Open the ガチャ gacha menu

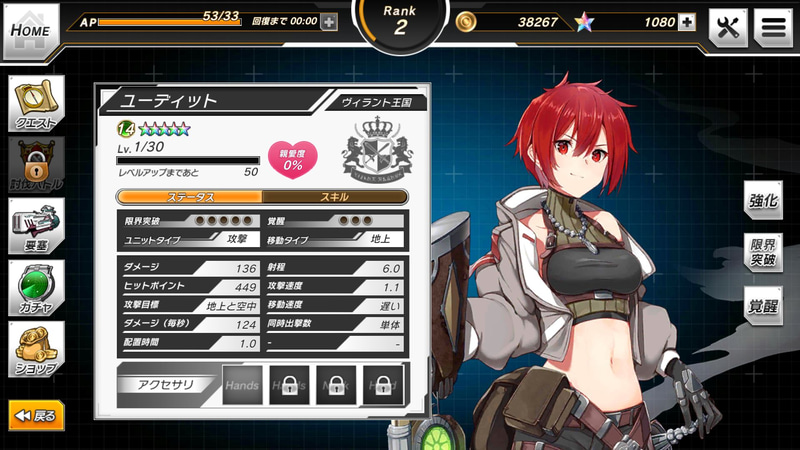pos(37,288)
